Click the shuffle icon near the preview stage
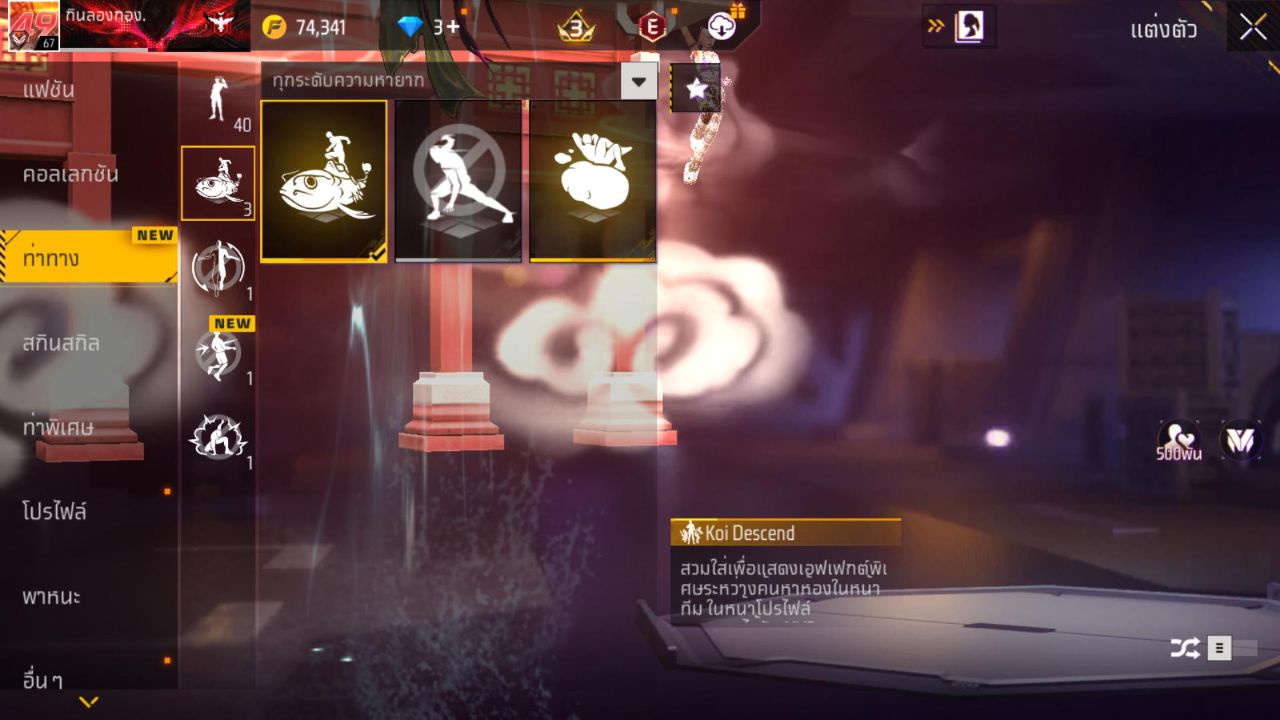 click(x=1184, y=647)
